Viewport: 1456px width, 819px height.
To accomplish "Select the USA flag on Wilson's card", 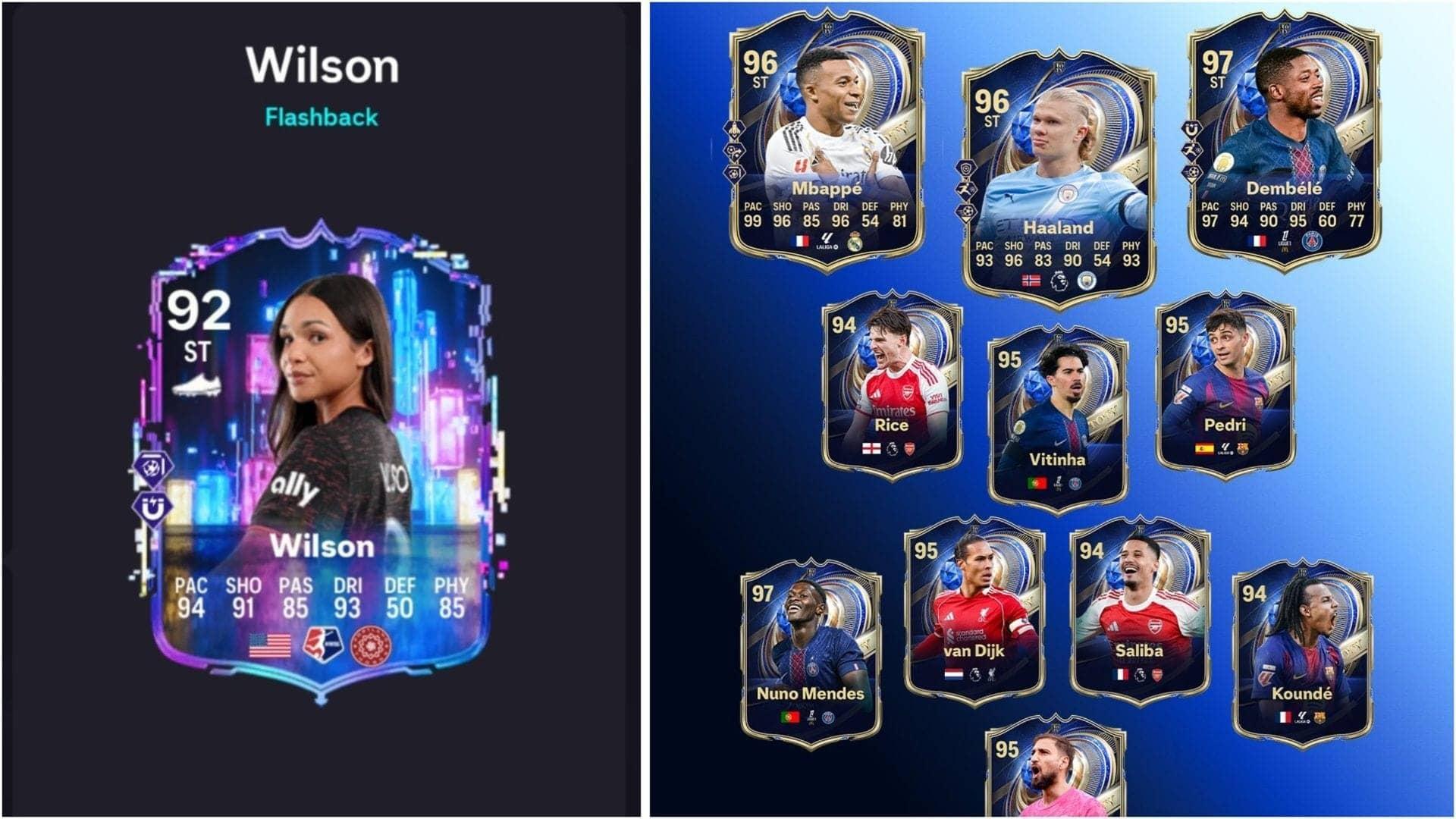I will [x=270, y=645].
